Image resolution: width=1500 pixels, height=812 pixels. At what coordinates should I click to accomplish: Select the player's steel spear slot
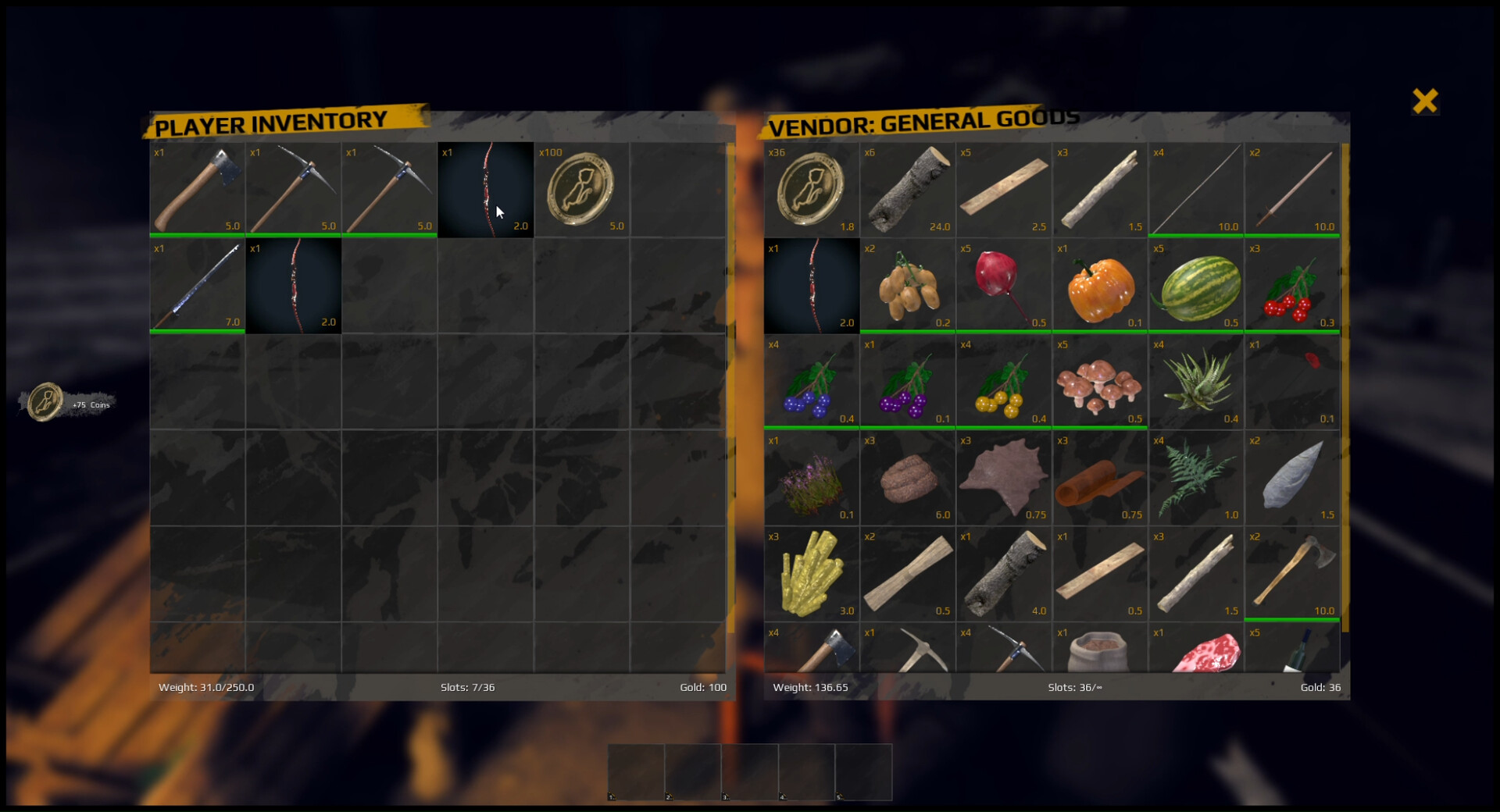coord(197,286)
